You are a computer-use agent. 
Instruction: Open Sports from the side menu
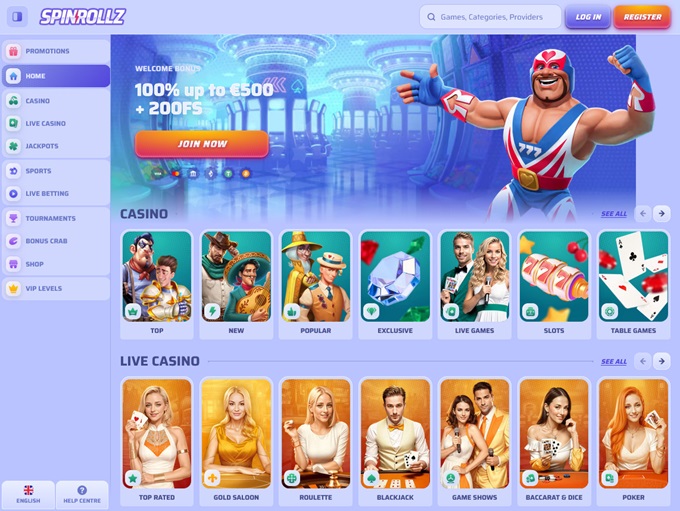tap(55, 171)
